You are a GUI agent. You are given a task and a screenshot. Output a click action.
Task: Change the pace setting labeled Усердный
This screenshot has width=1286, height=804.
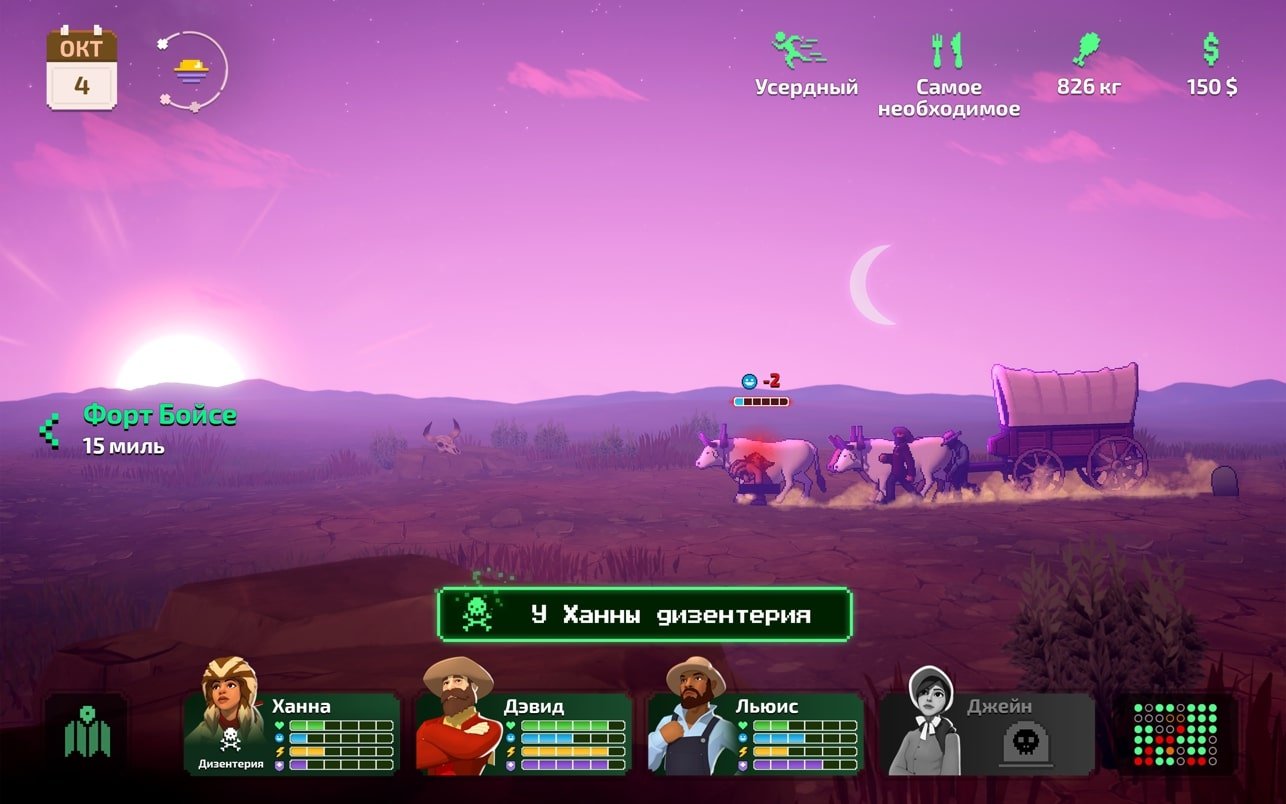coord(805,65)
